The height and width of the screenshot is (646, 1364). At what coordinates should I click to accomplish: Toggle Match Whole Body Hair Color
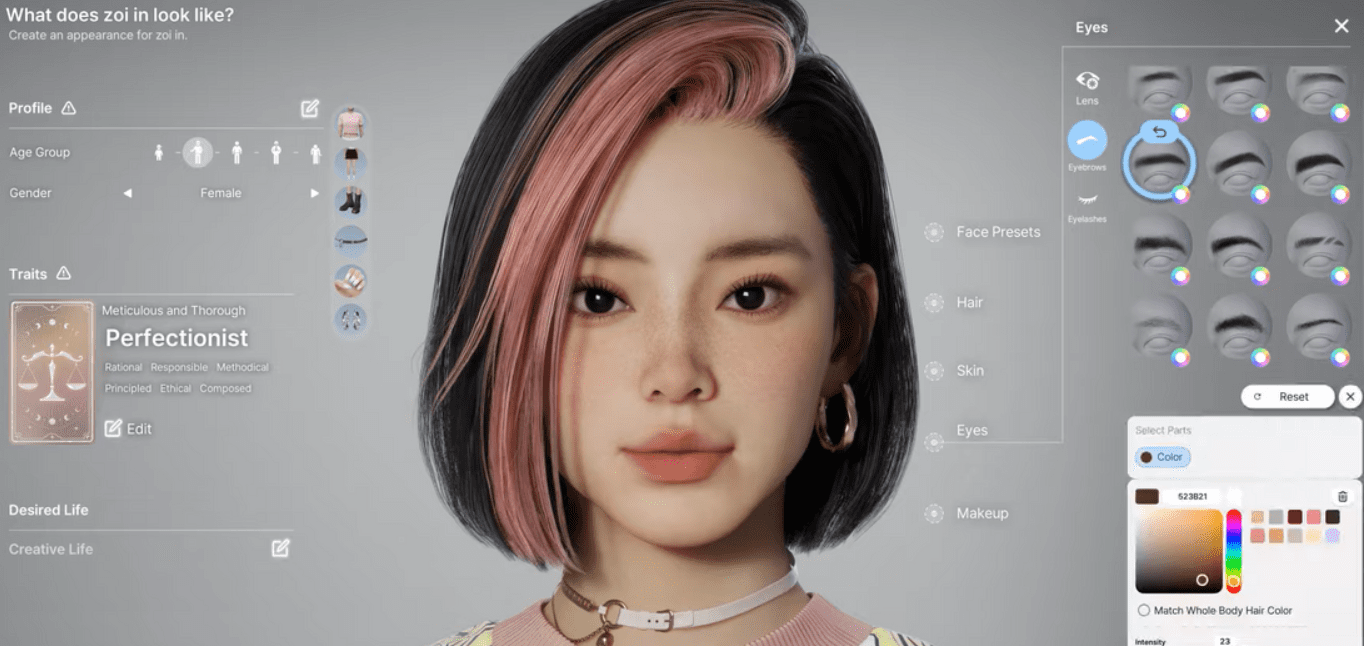tap(1144, 610)
